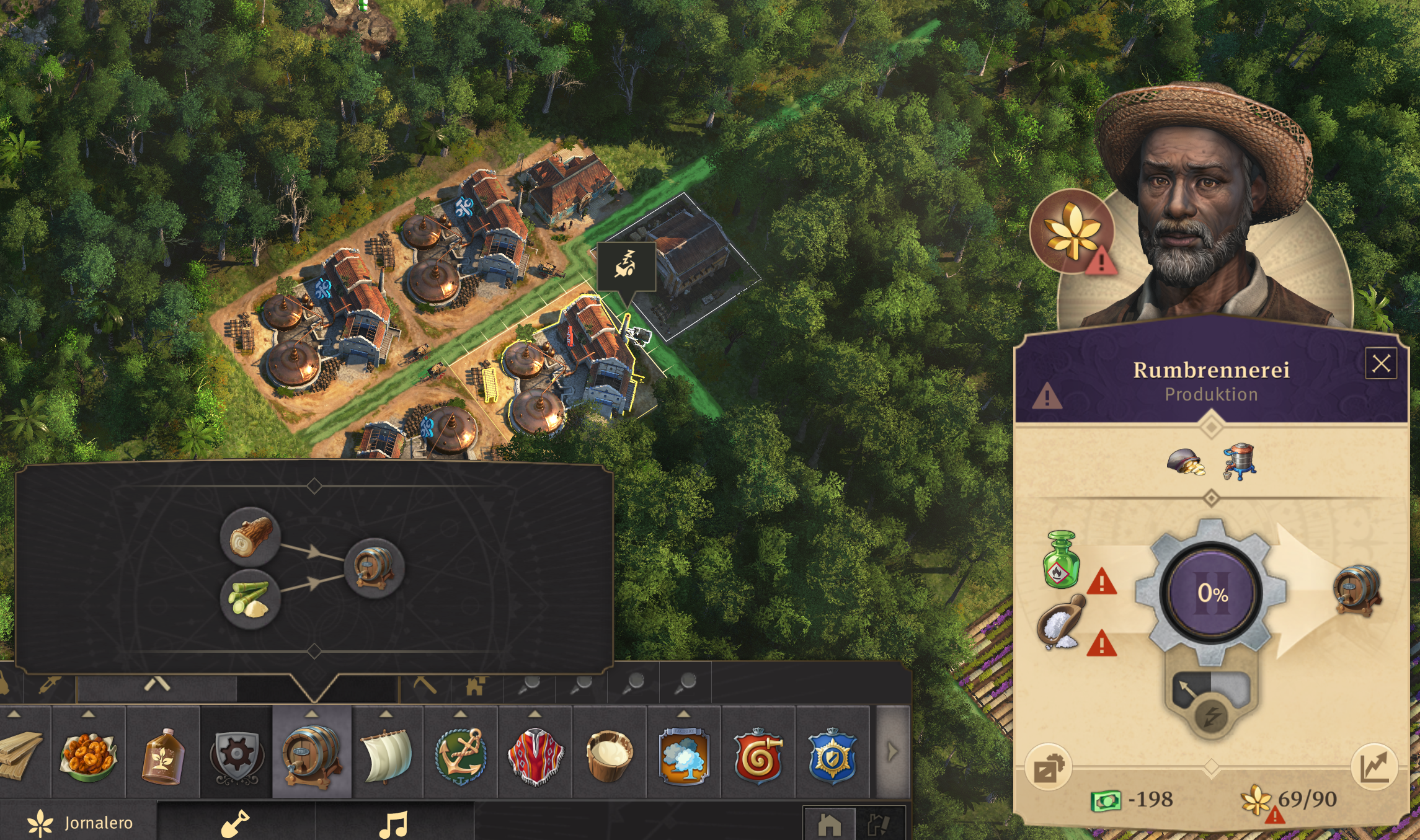Viewport: 1420px width, 840px height.
Task: Select the brown bottle build icon
Action: pos(162,754)
